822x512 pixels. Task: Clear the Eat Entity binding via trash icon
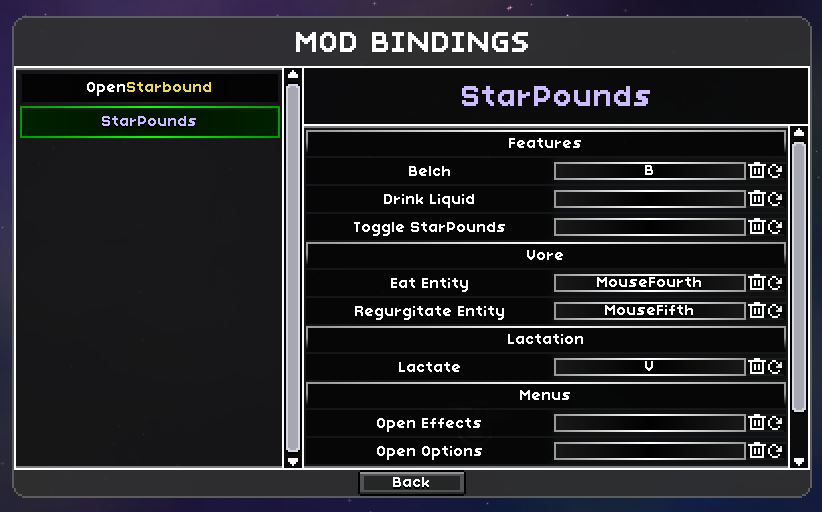pyautogui.click(x=757, y=283)
